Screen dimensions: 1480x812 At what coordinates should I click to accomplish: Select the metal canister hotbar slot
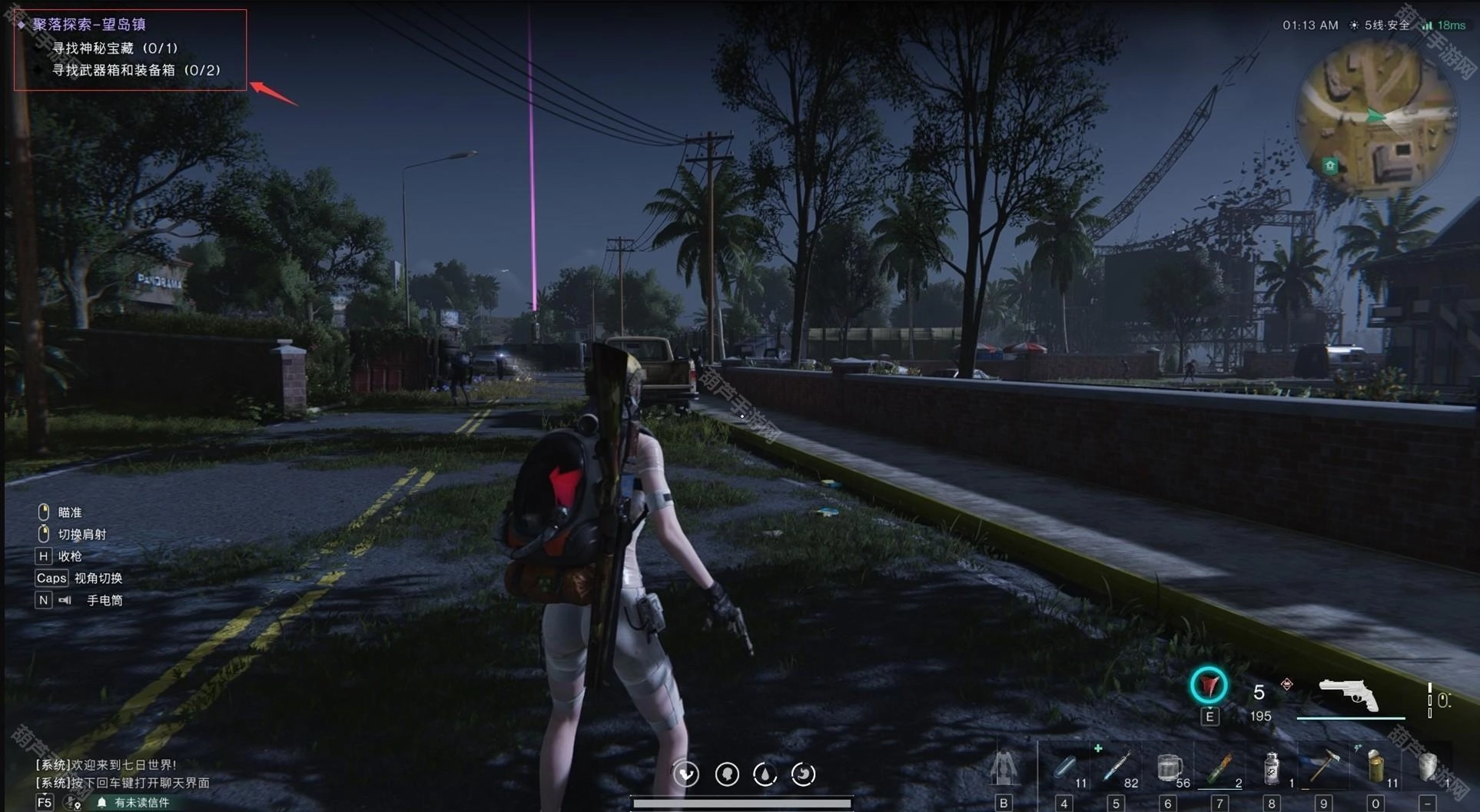pos(1272,767)
